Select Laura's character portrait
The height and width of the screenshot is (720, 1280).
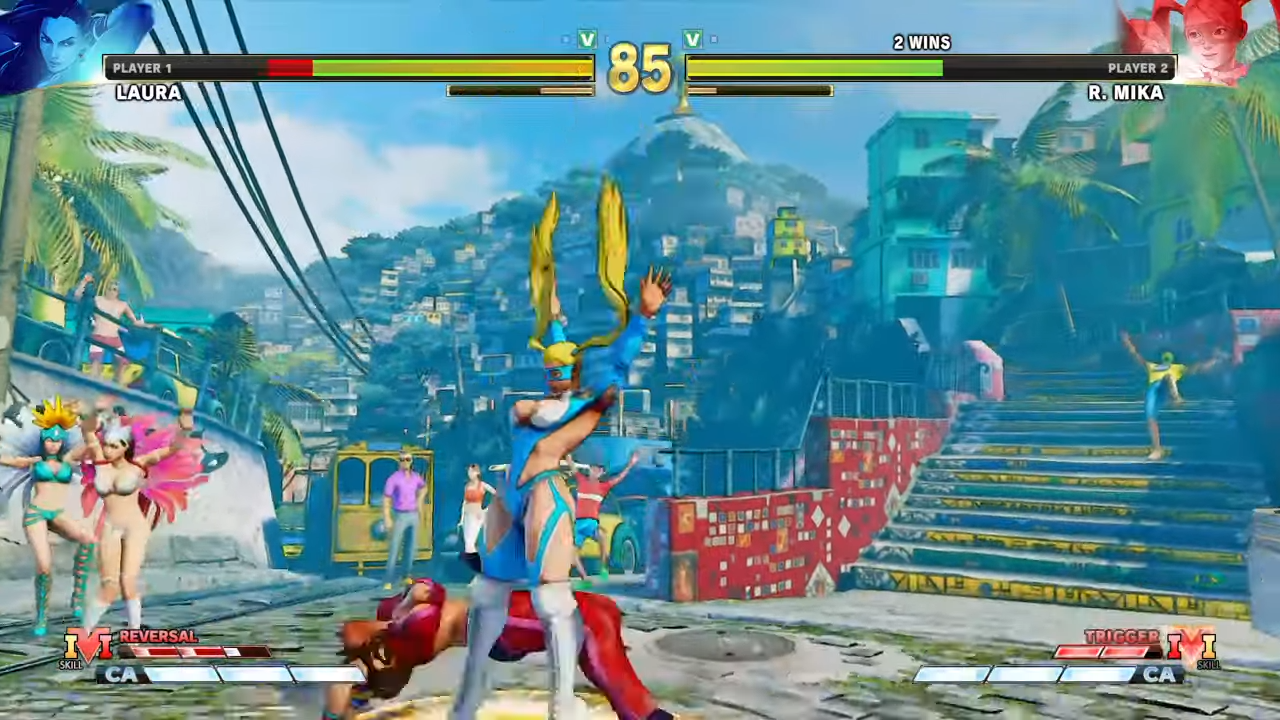(55, 45)
